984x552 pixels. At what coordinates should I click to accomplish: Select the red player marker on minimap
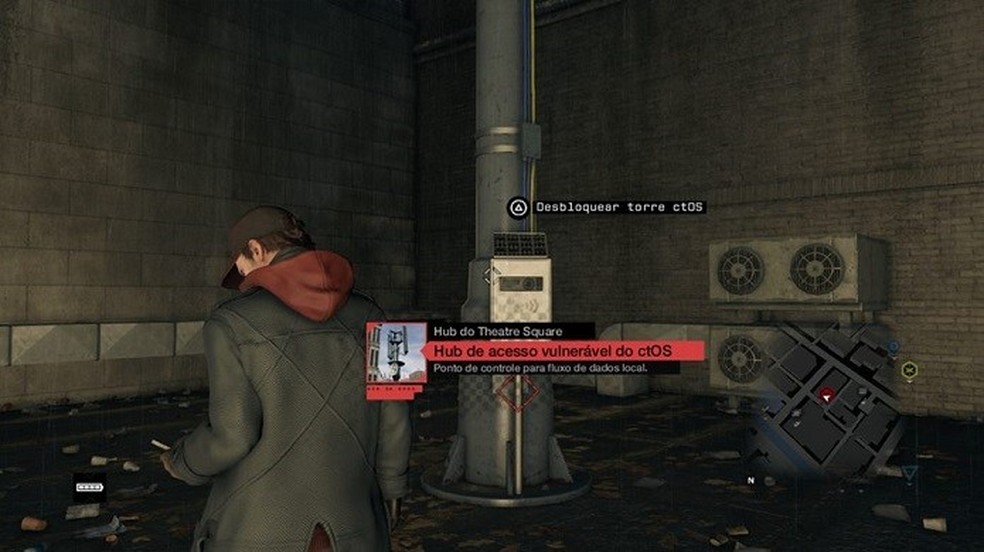click(826, 395)
